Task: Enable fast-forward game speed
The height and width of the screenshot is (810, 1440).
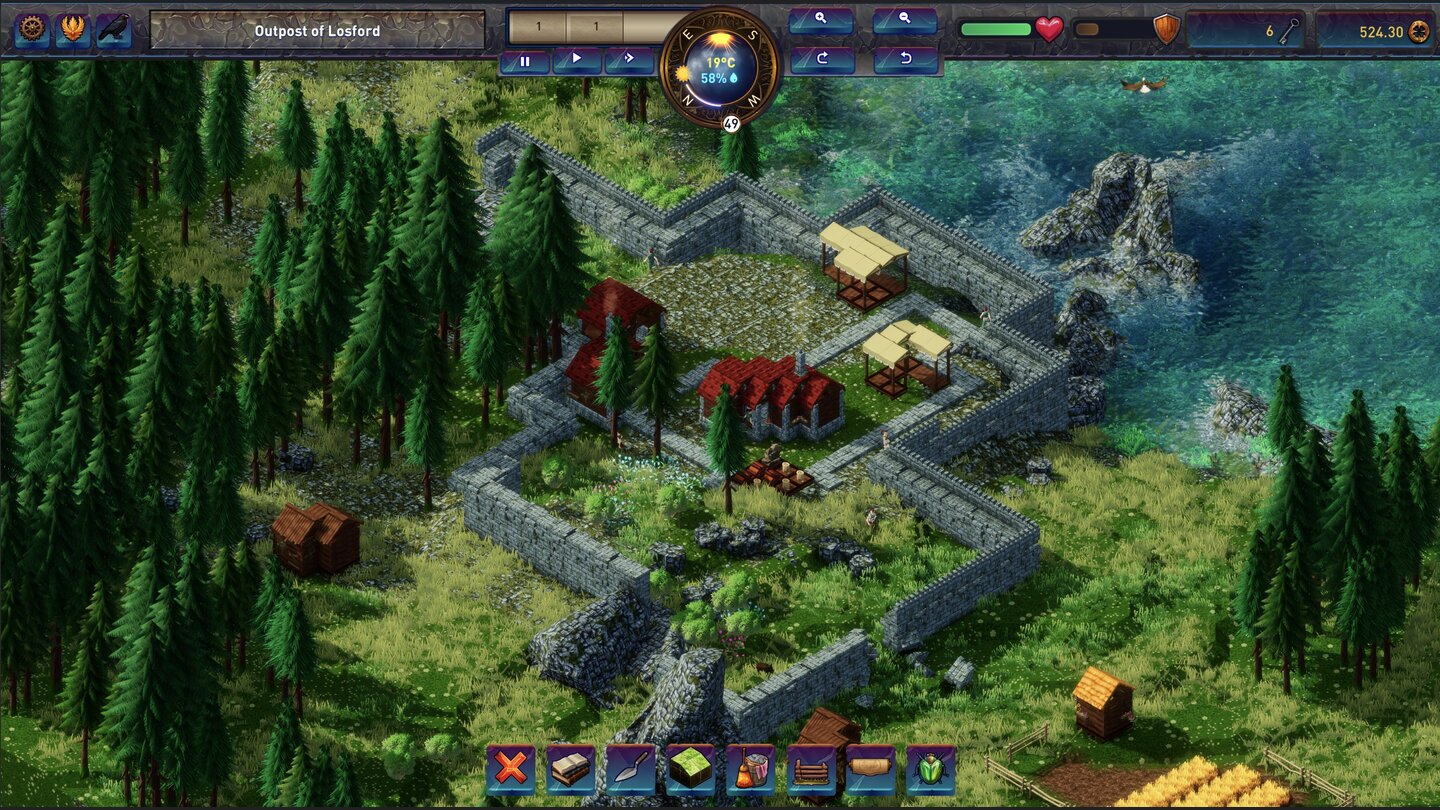Action: (x=629, y=60)
